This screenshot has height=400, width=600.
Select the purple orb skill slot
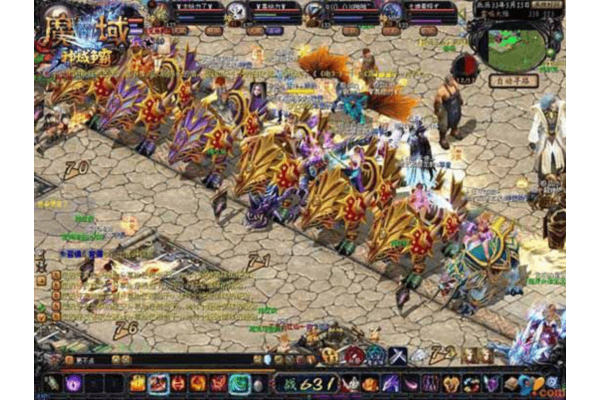(74, 383)
